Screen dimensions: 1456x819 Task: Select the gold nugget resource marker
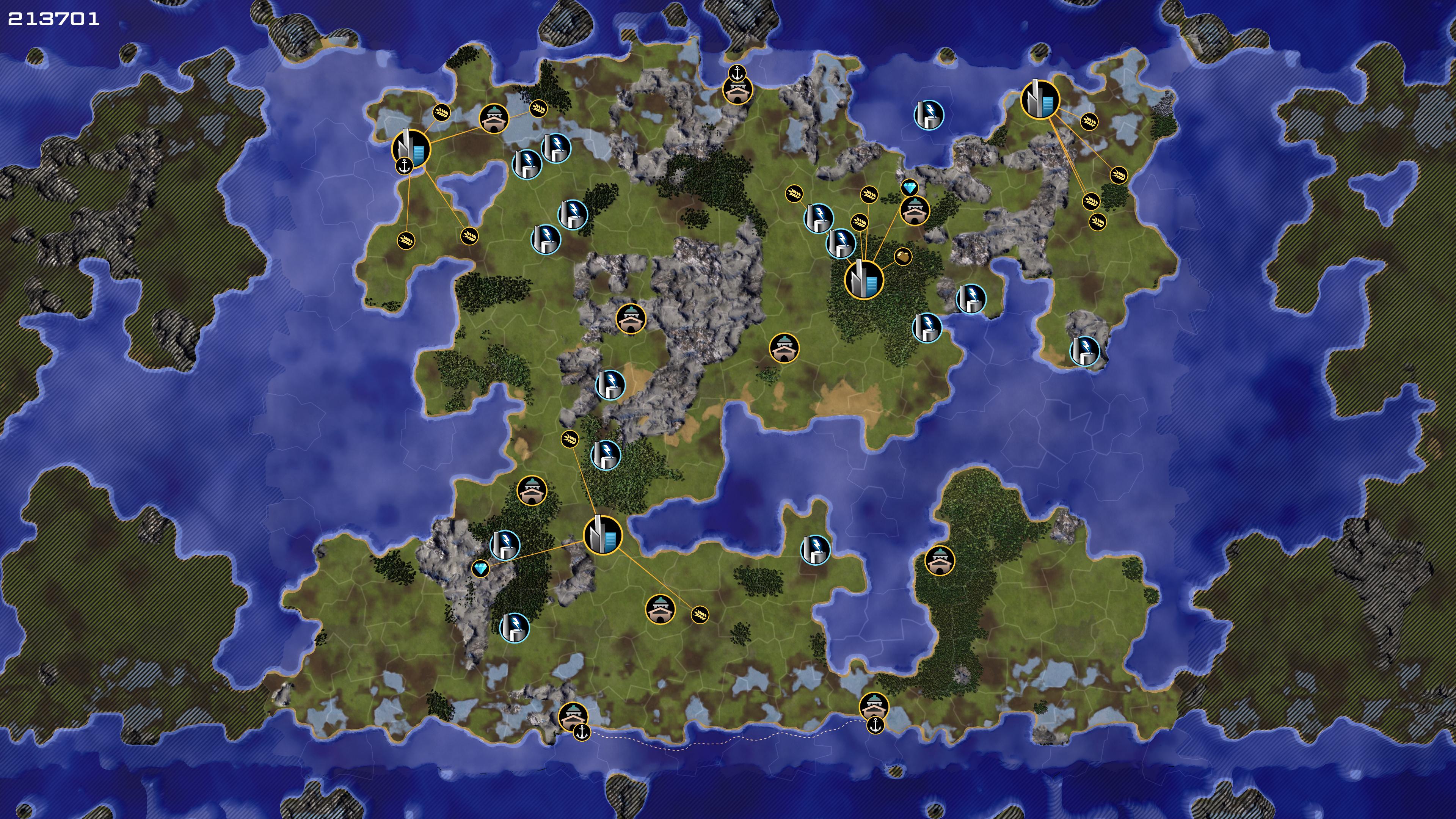pos(903,257)
